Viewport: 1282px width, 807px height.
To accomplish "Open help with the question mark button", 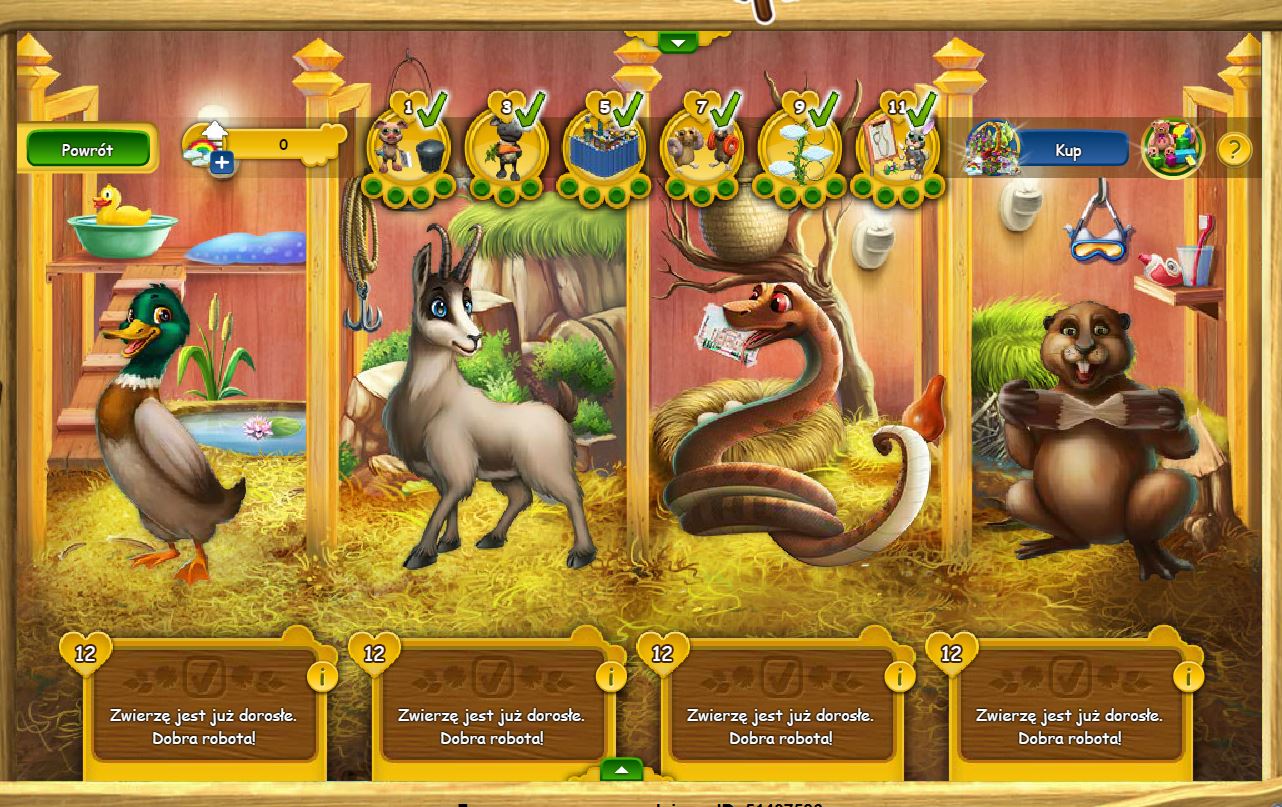I will coord(1234,150).
